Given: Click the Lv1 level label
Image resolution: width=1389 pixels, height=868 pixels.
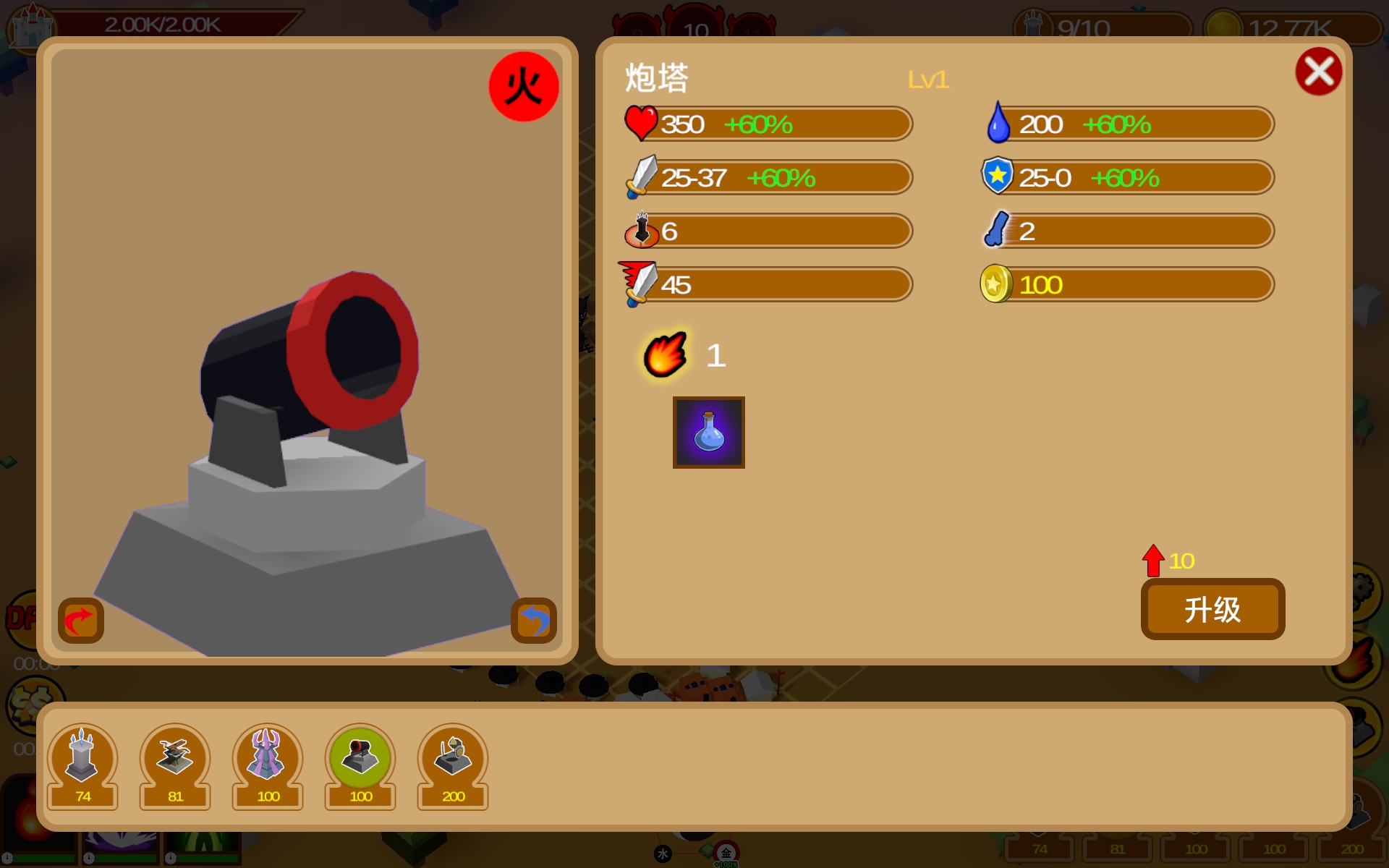Looking at the screenshot, I should pyautogui.click(x=930, y=80).
